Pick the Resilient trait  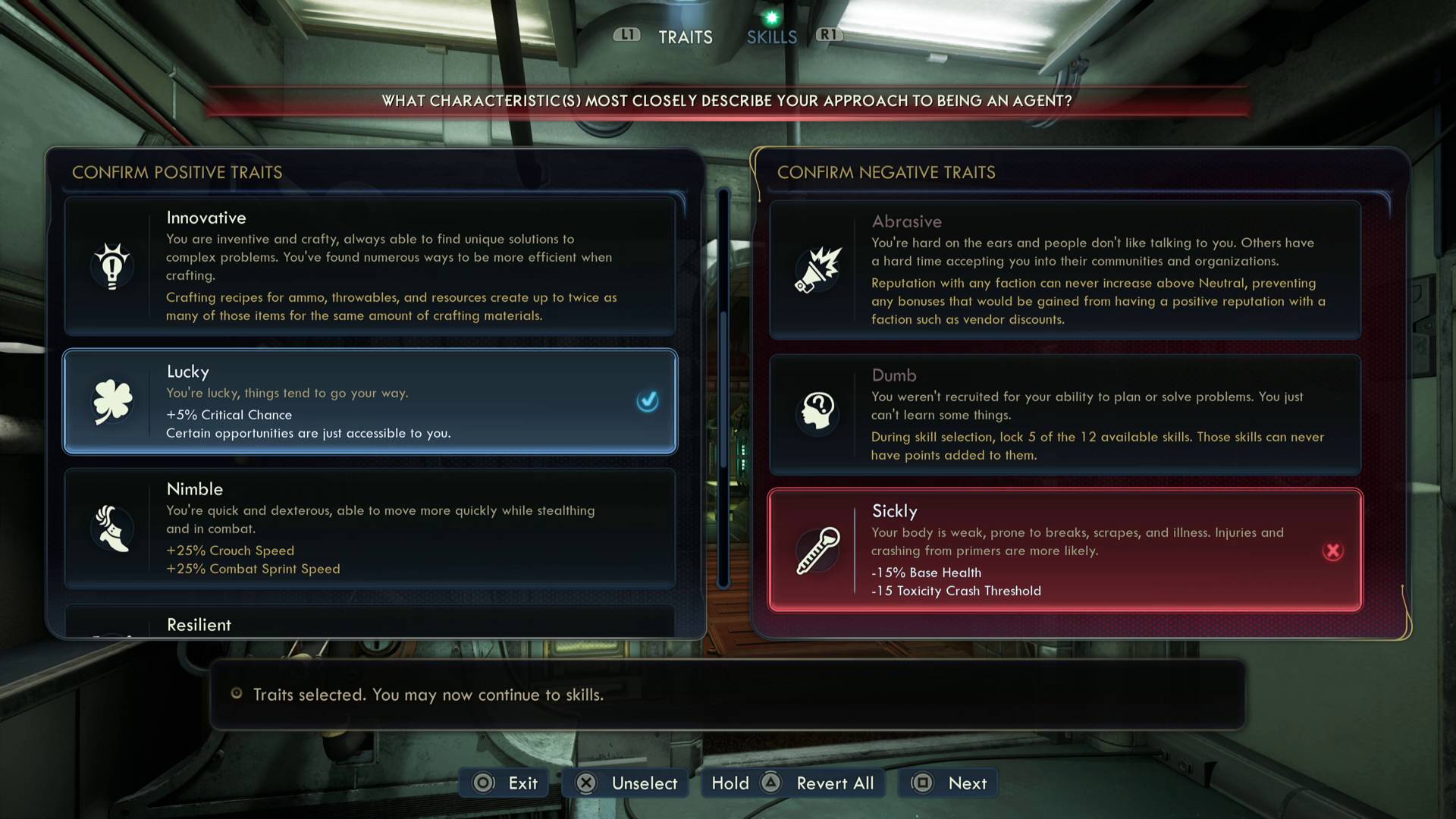(370, 623)
